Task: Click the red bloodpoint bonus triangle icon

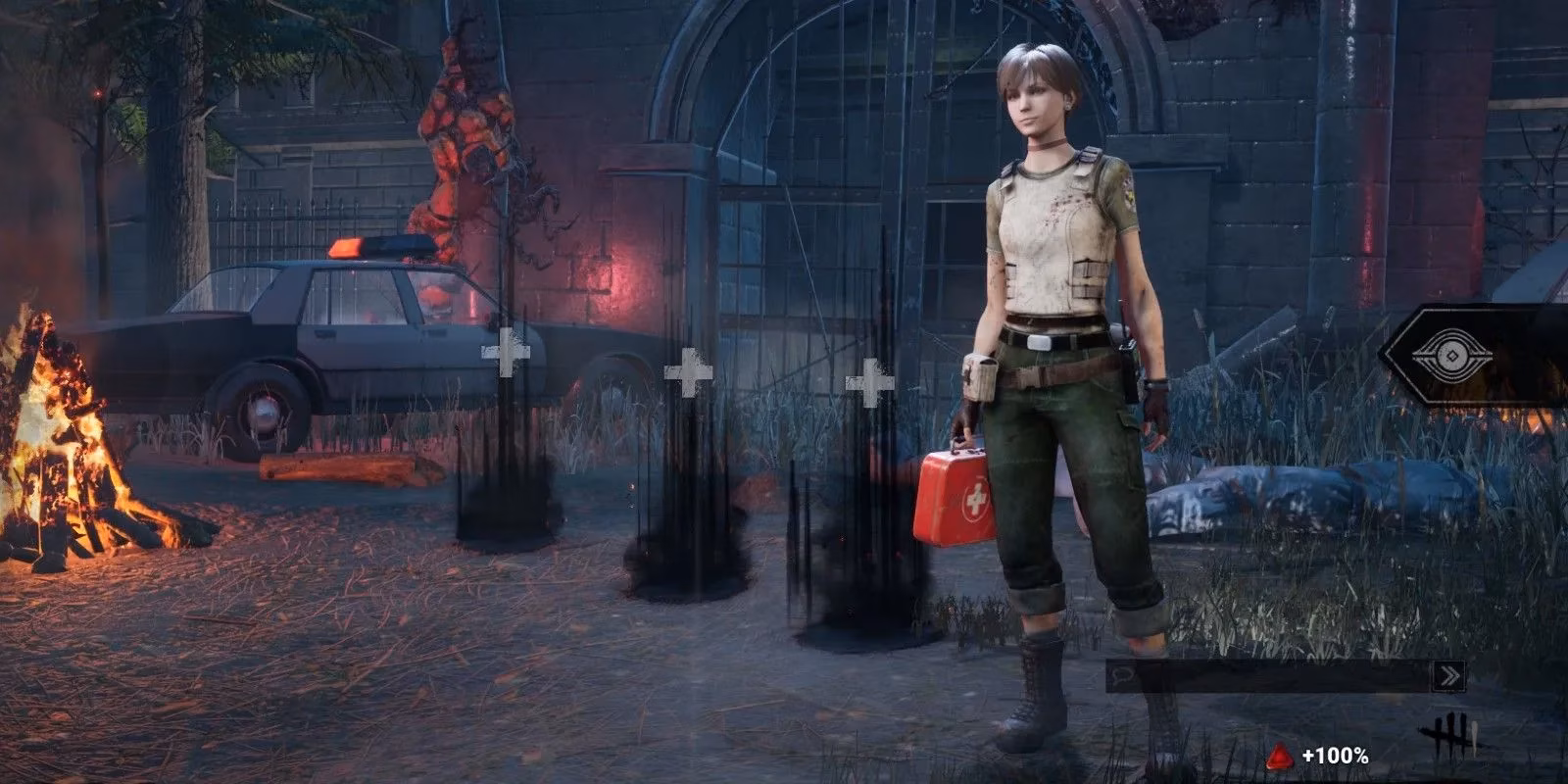Action: (x=1279, y=756)
